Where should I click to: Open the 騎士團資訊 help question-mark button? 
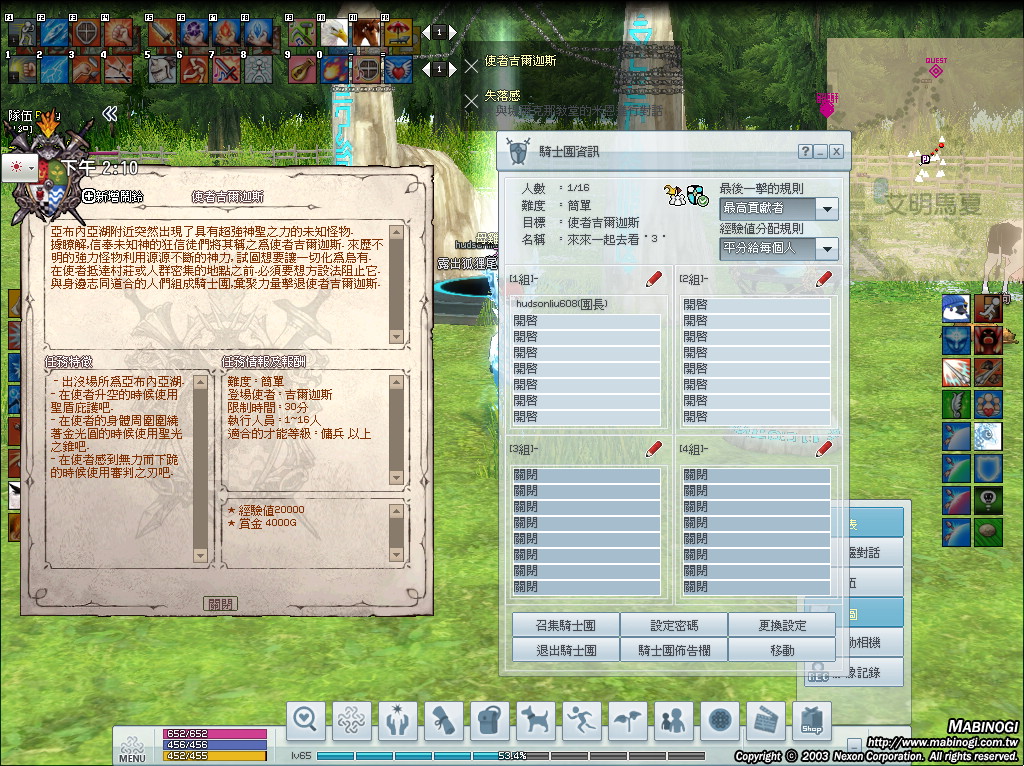[805, 152]
